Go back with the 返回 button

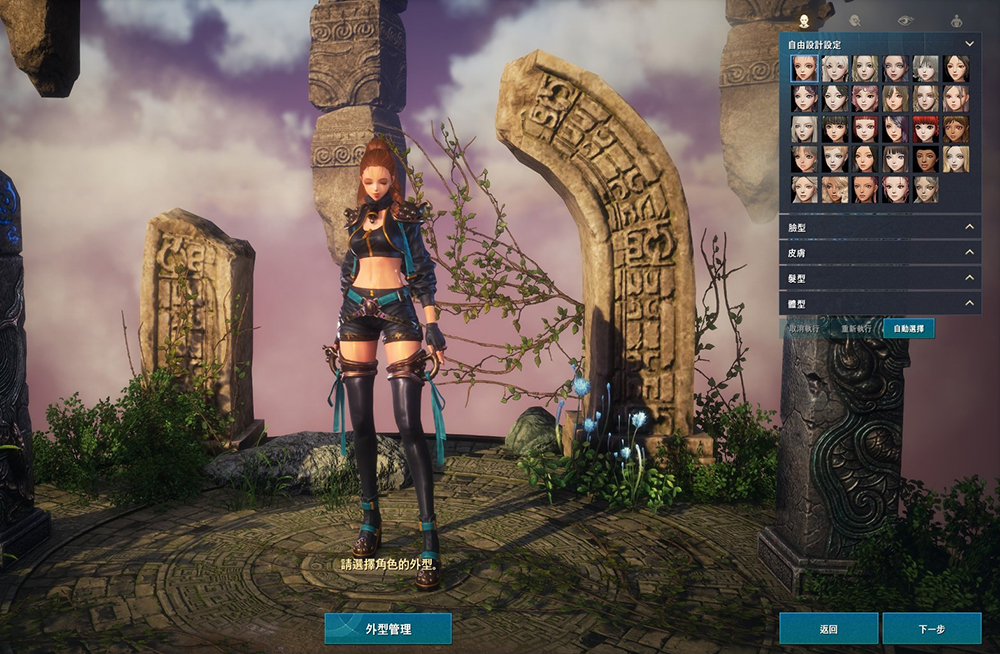828,629
